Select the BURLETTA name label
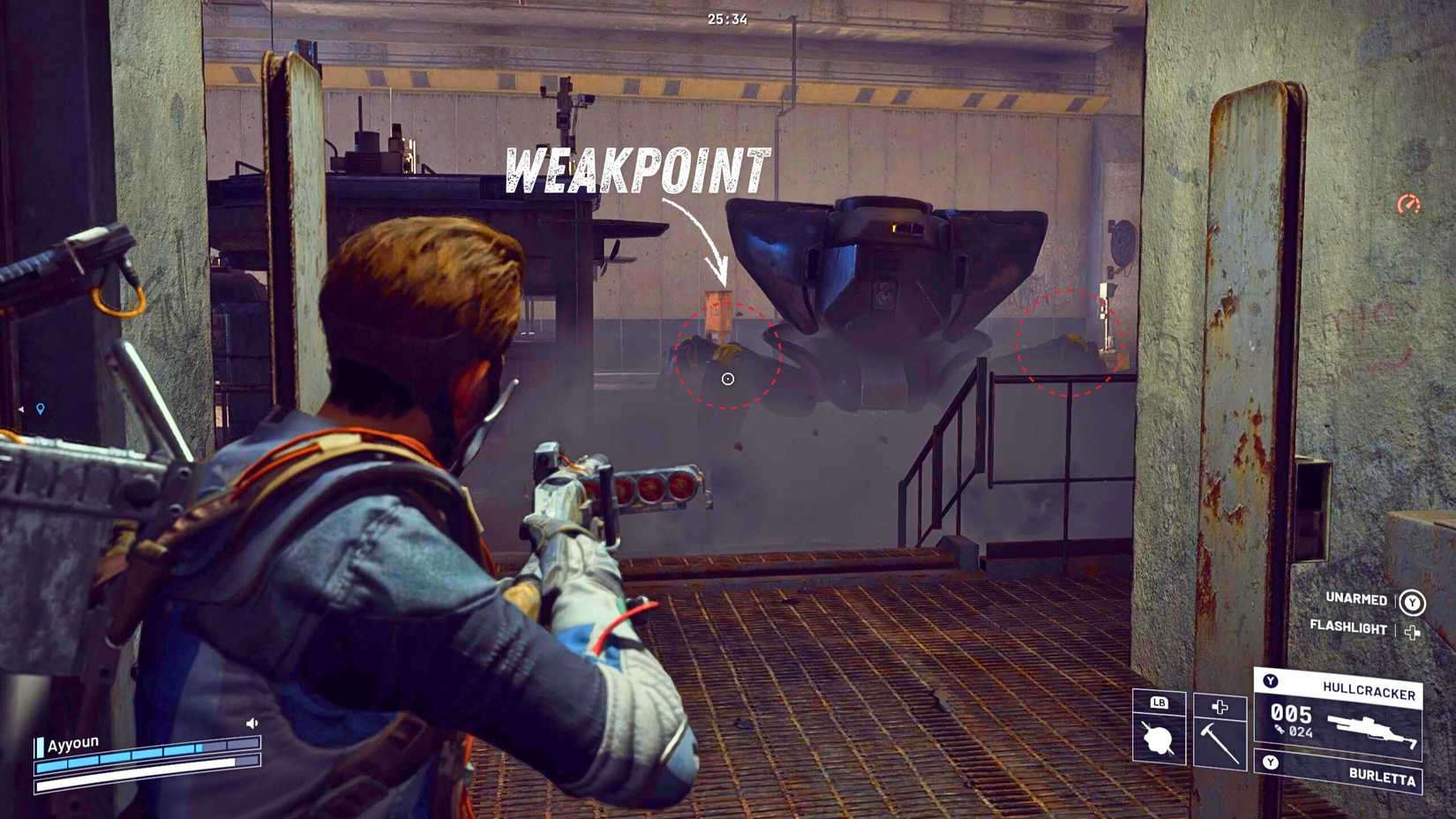The width and height of the screenshot is (1456, 819). pos(1383,776)
